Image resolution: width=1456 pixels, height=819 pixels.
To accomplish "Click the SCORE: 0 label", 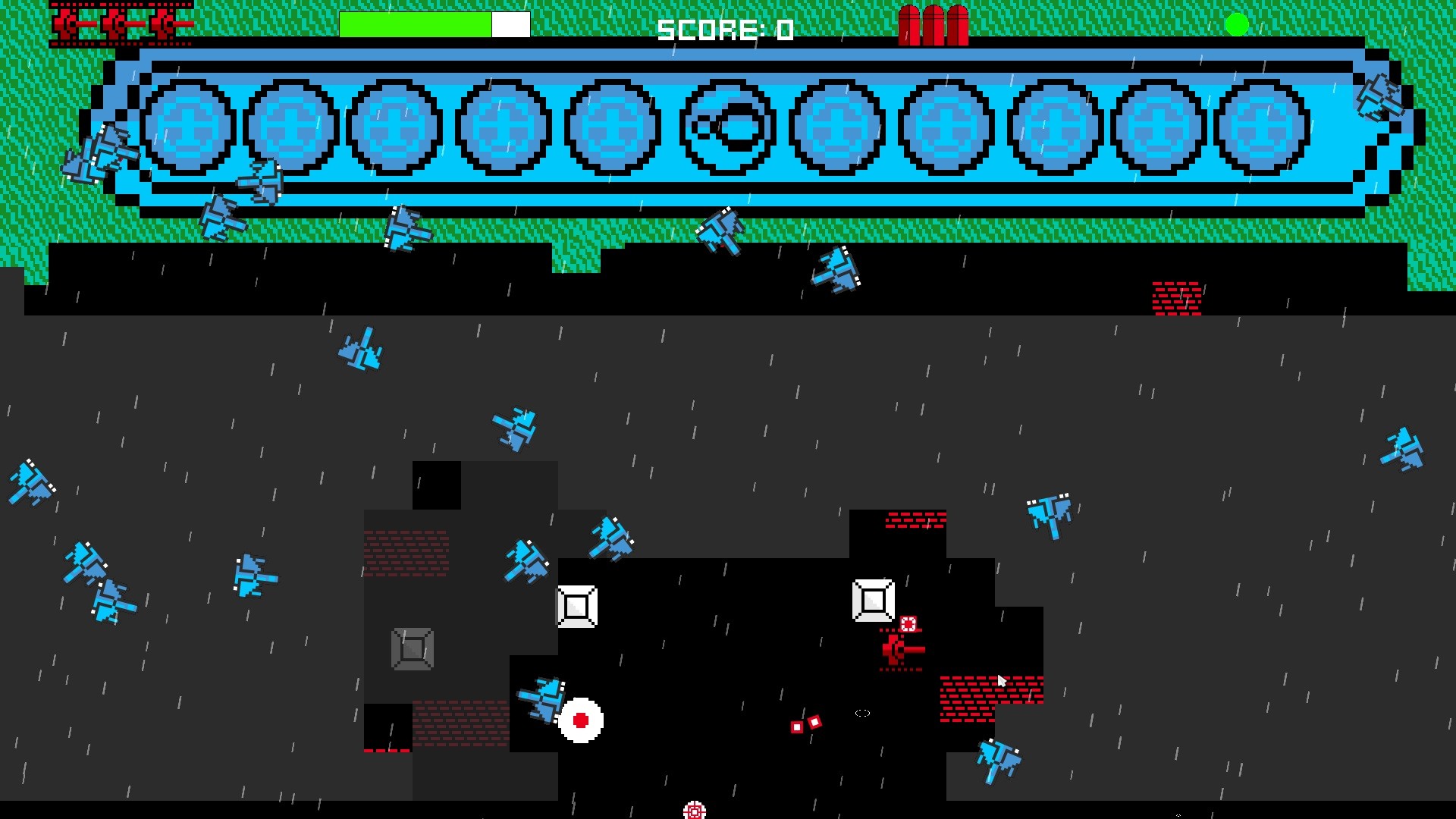I will (x=724, y=29).
